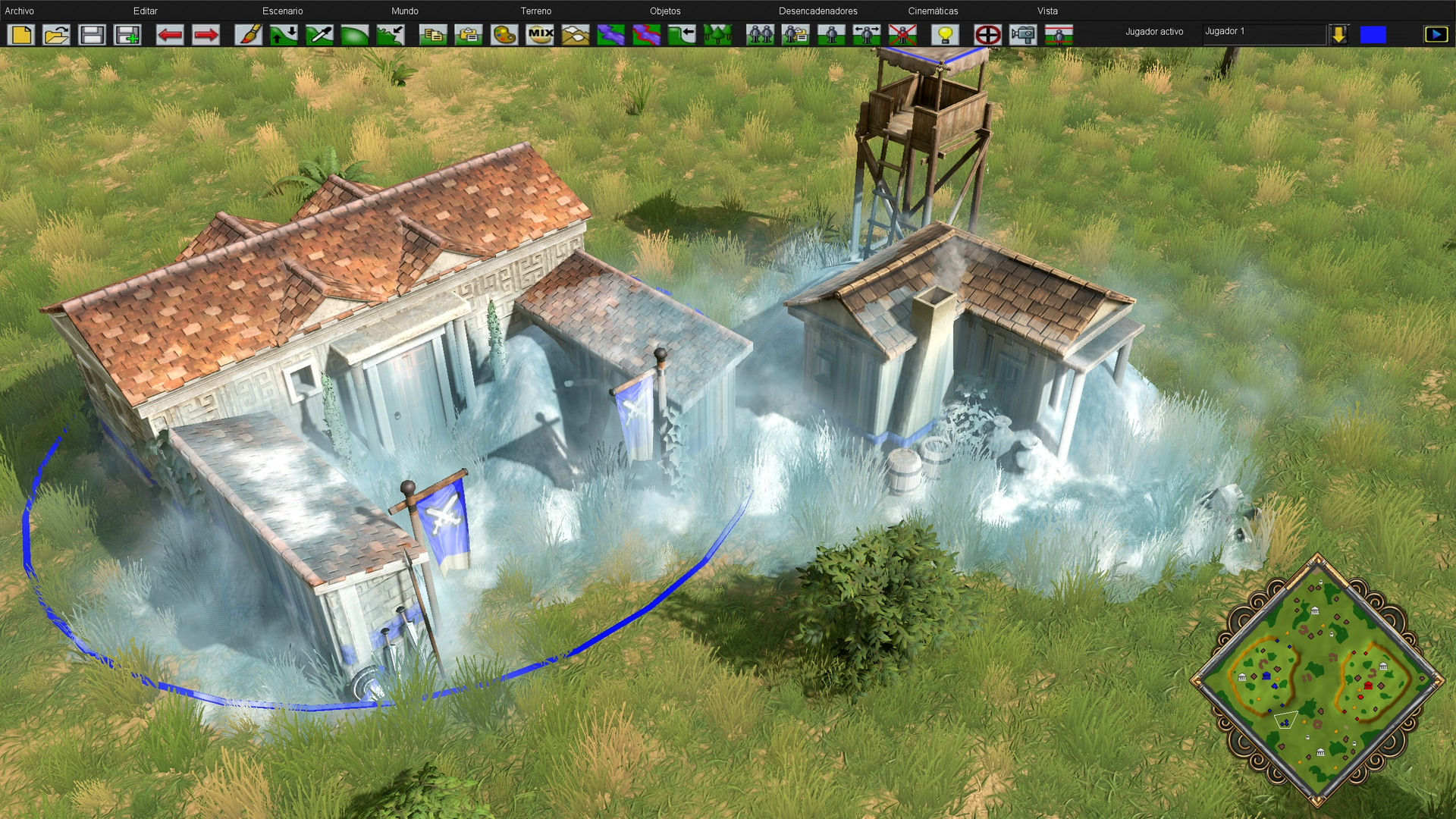Open the Terreno menu
1456x819 pixels.
(x=535, y=11)
